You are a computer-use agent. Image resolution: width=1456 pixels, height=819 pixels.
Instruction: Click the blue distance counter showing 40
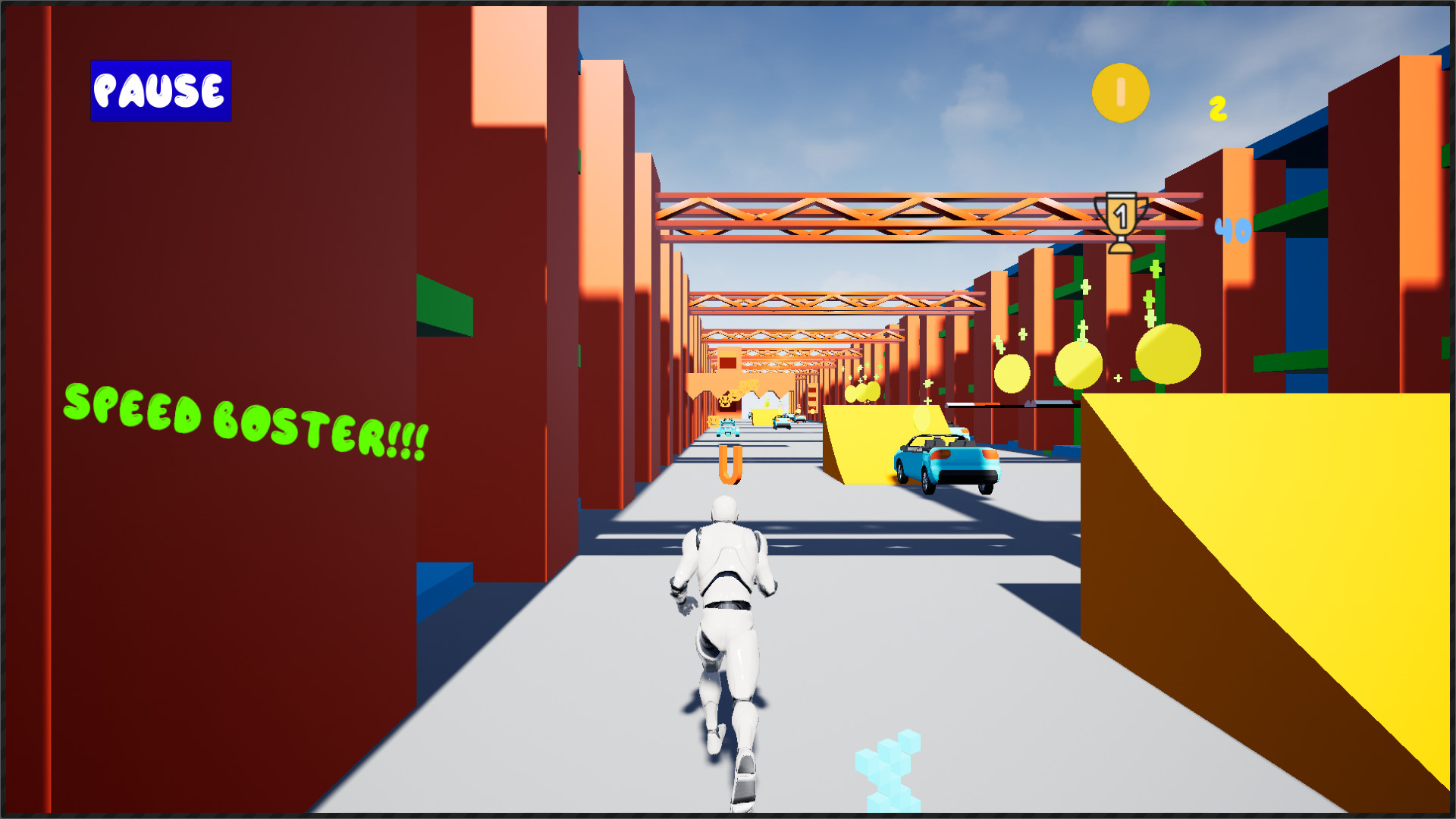point(1232,230)
